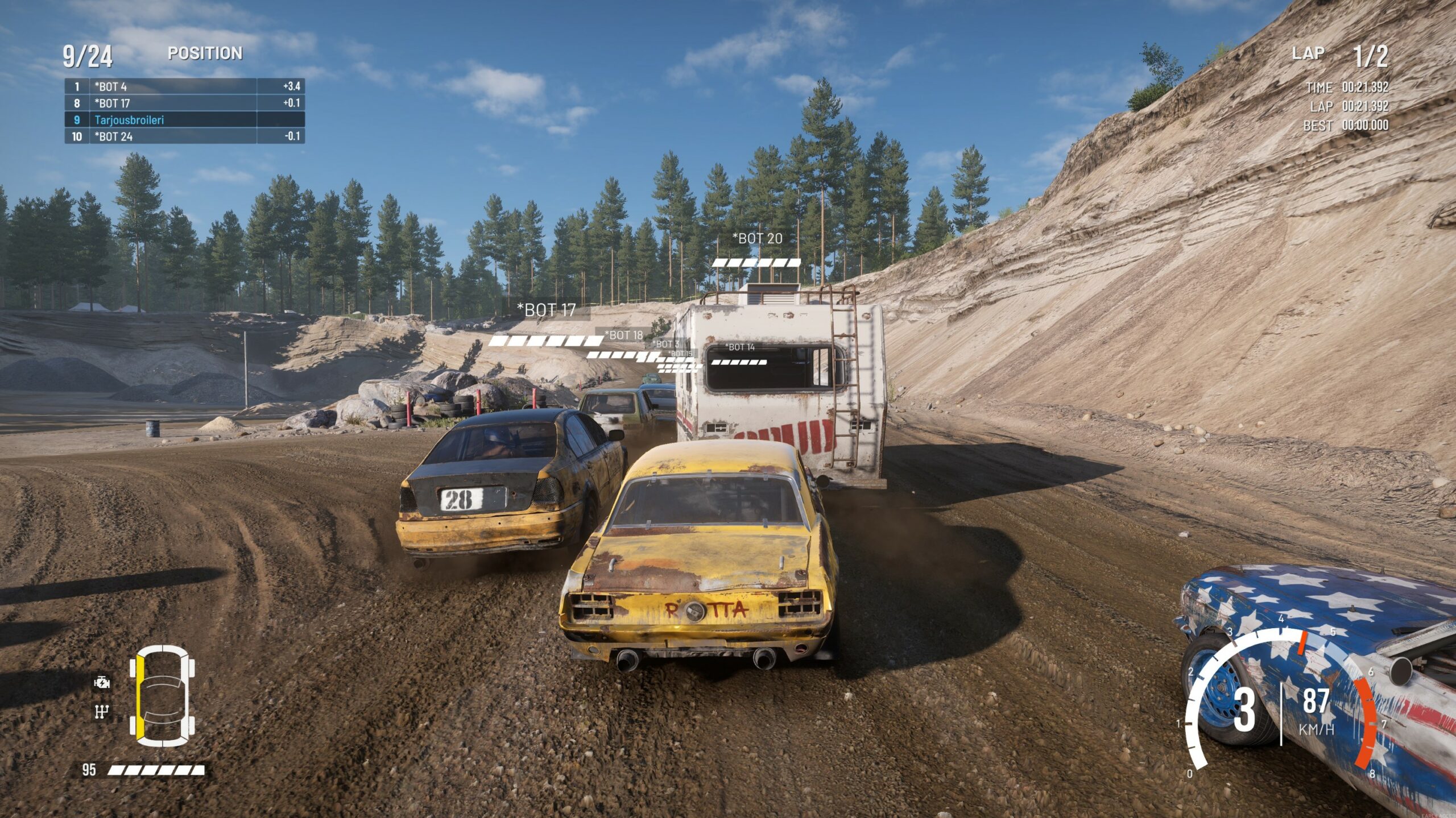The height and width of the screenshot is (818, 1456).
Task: Select the gearbox status icon
Action: click(102, 711)
